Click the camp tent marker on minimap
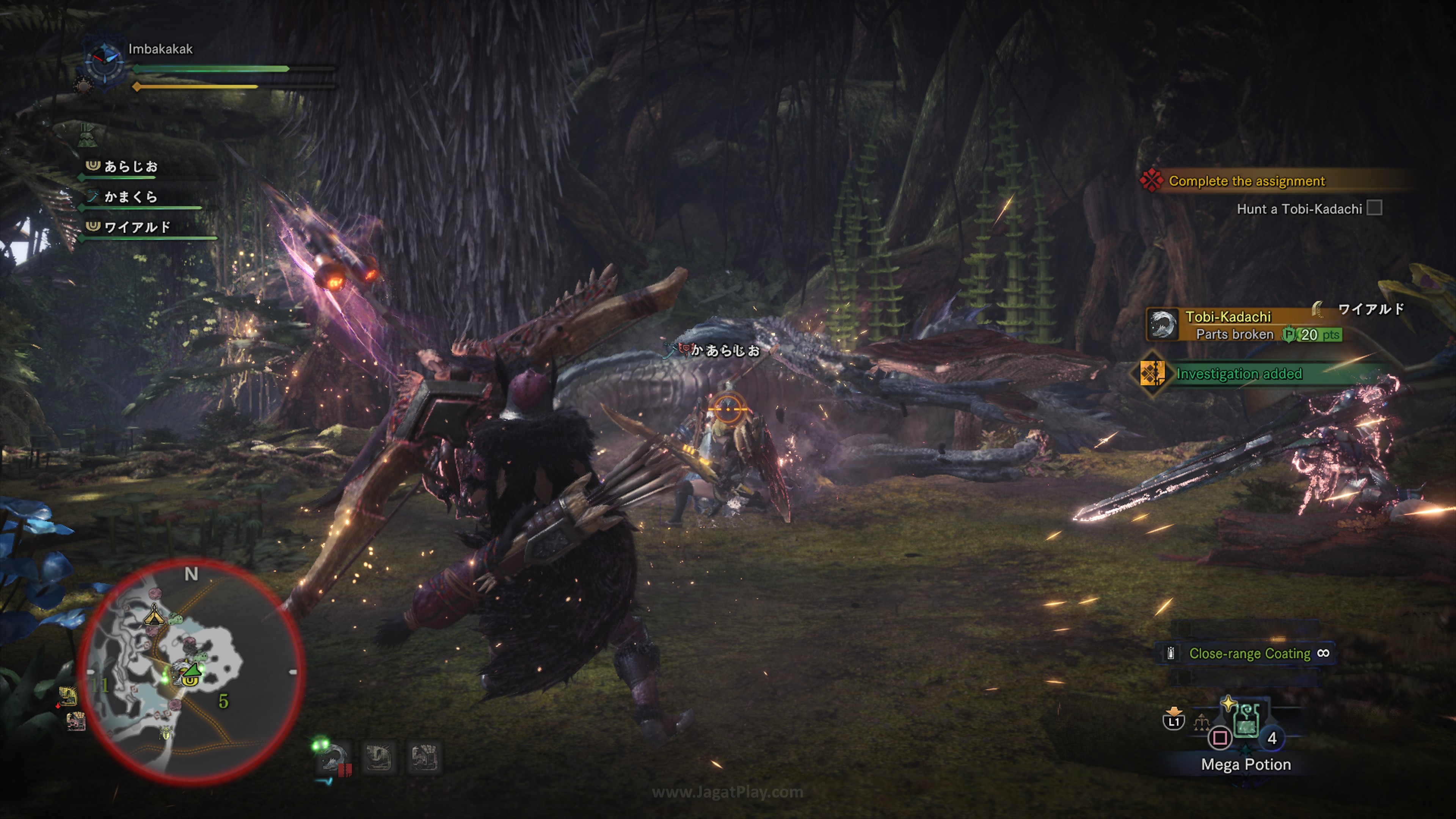 154,614
